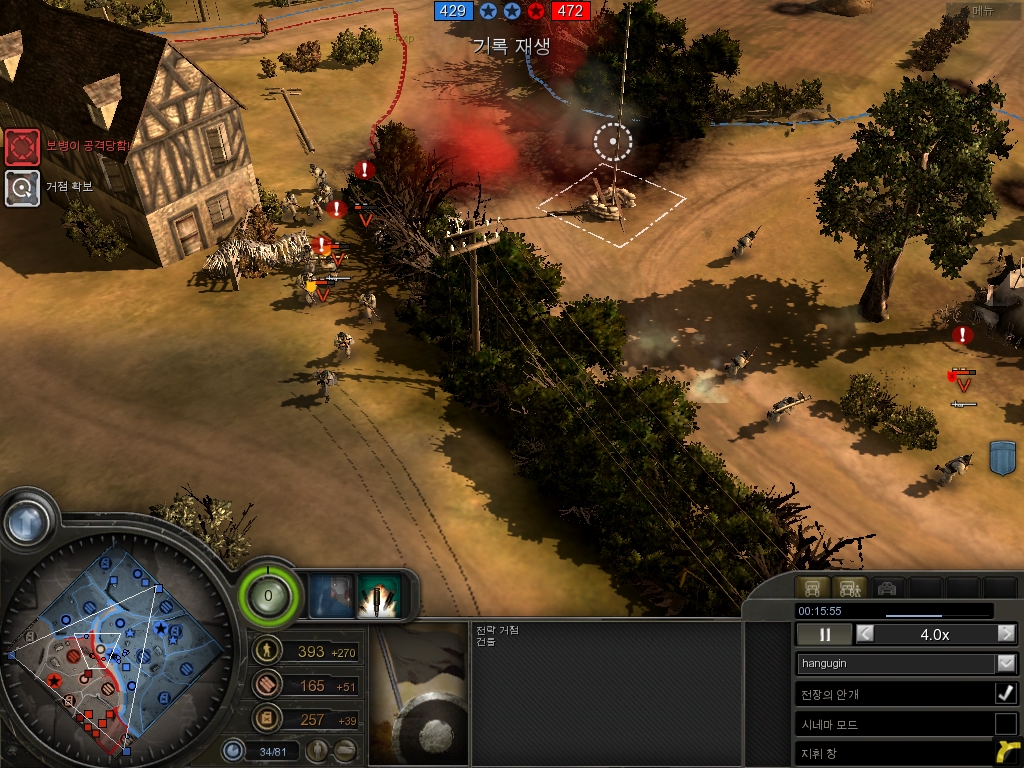Open the 메뉴 button in the top corner

[x=983, y=12]
